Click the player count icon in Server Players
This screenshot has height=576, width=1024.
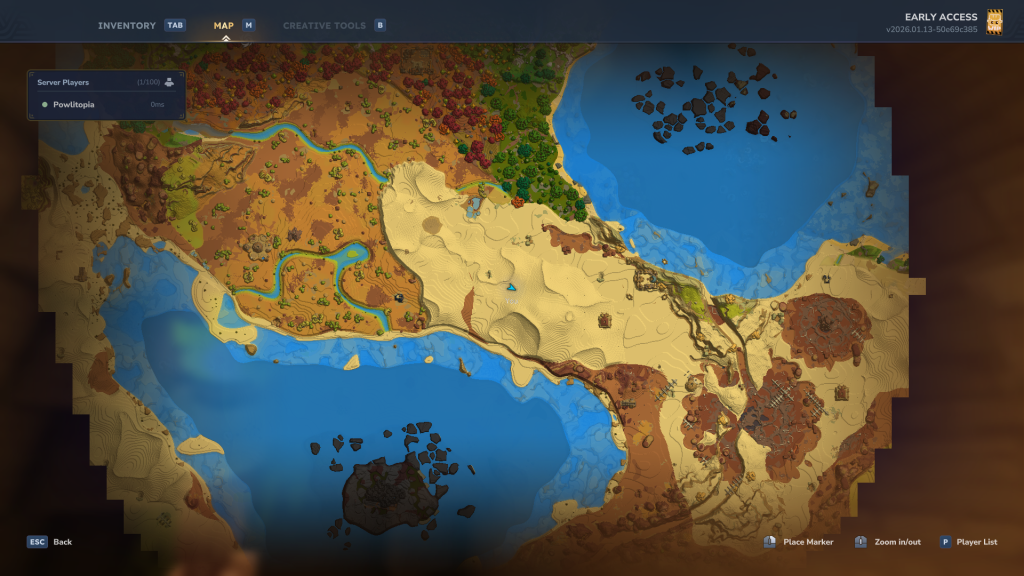(169, 82)
